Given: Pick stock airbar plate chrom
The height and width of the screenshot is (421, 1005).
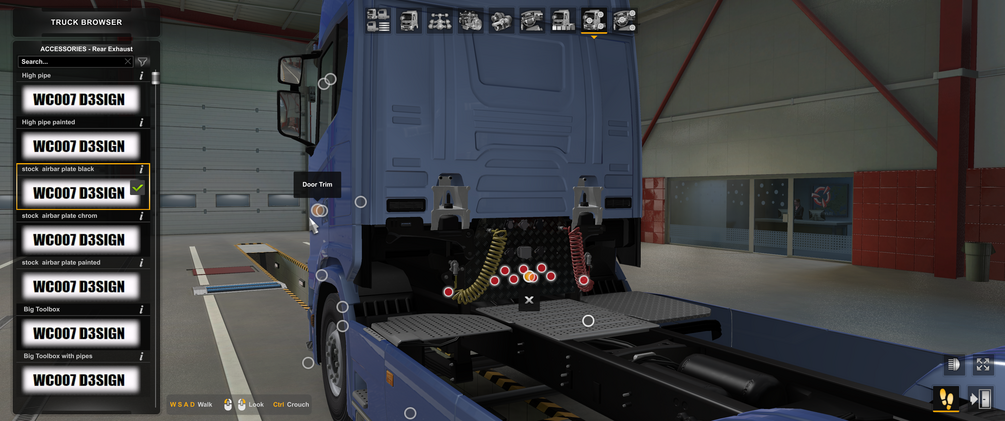Looking at the screenshot, I should pos(79,239).
